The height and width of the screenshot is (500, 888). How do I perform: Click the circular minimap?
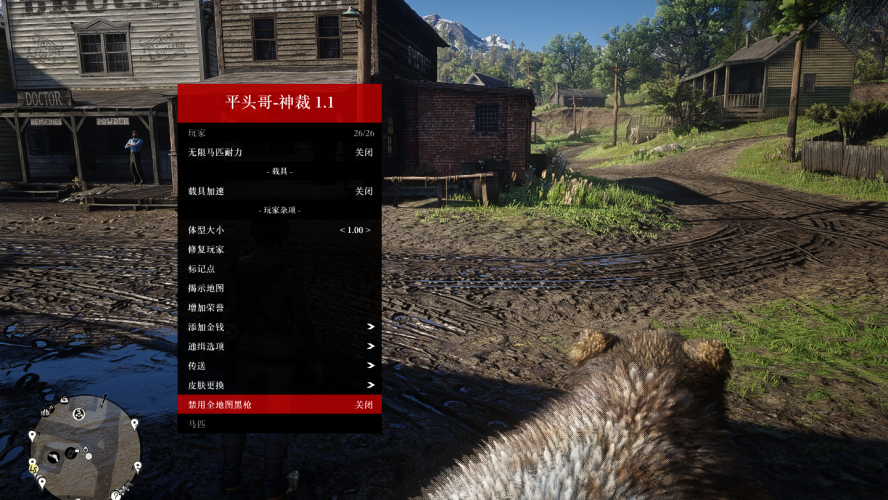coord(84,446)
